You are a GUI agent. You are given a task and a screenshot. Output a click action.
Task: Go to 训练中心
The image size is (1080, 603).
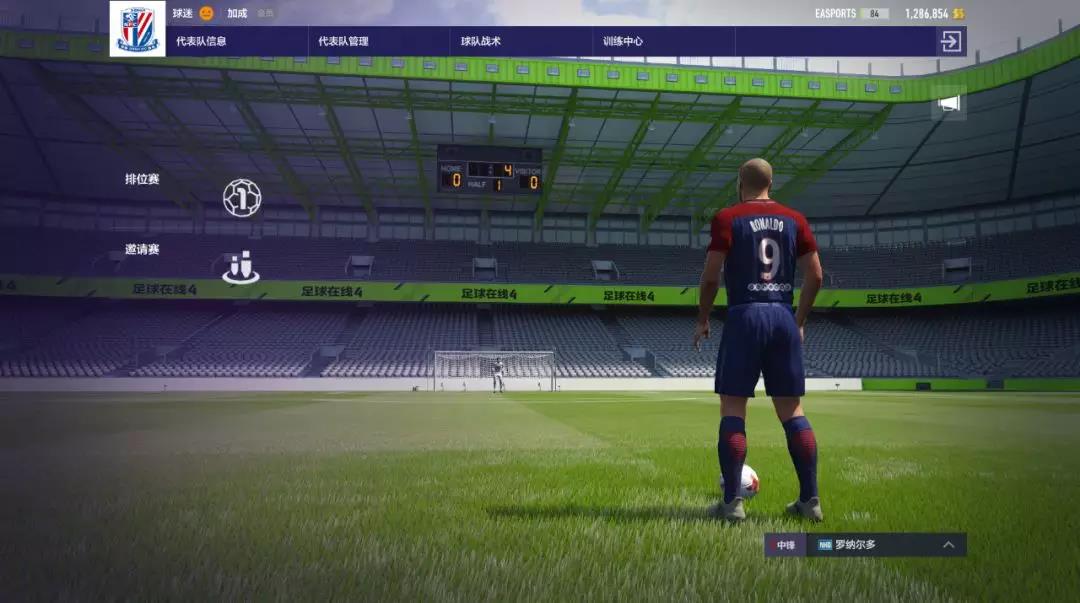click(623, 41)
